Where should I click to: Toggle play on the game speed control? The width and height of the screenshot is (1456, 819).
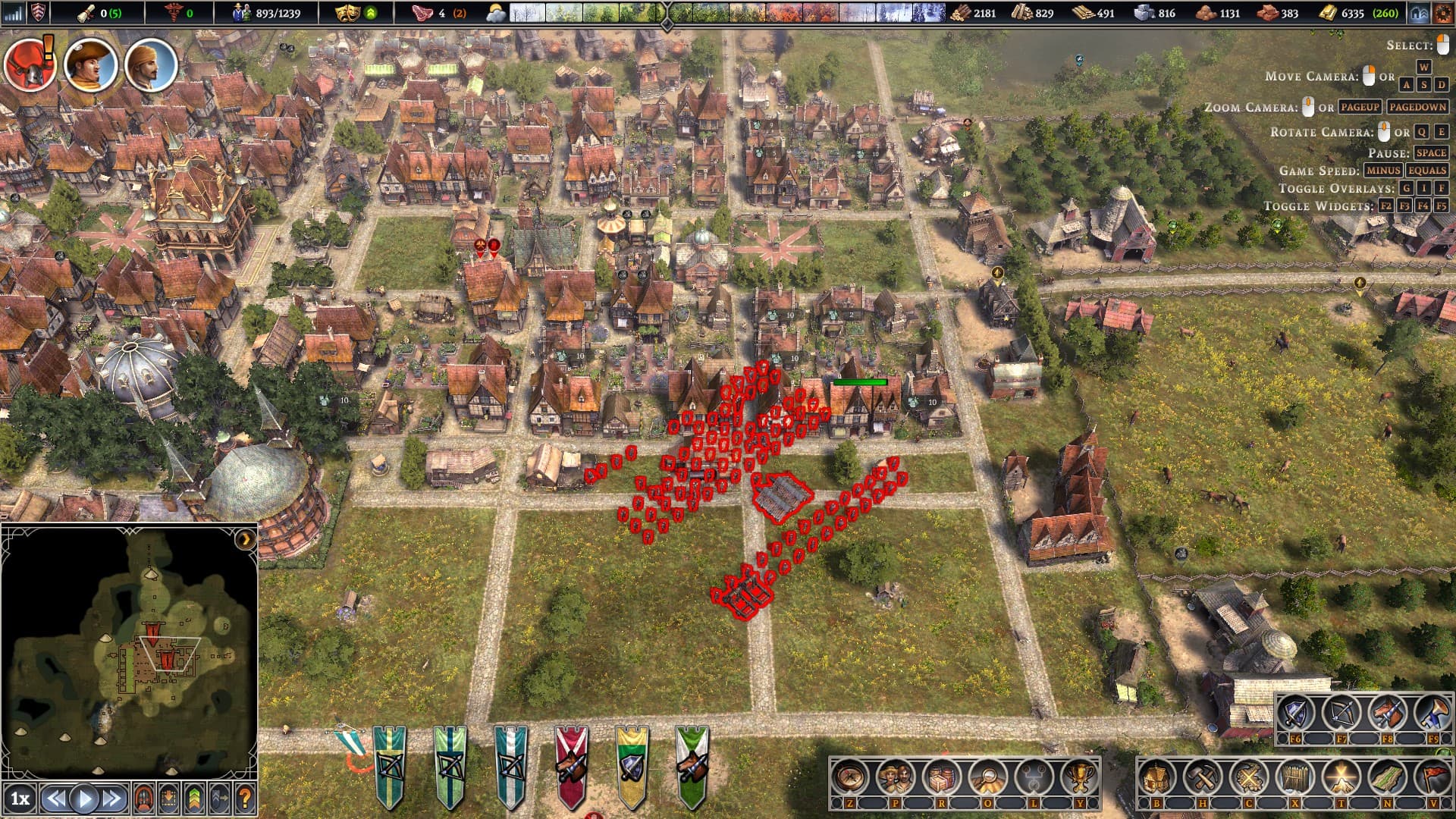tap(84, 799)
